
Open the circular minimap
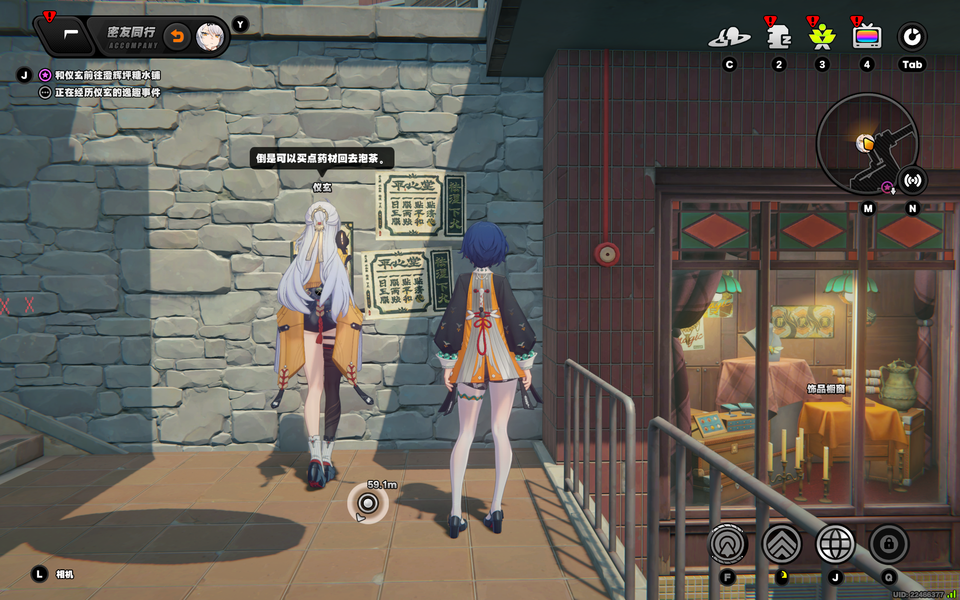tap(866, 144)
